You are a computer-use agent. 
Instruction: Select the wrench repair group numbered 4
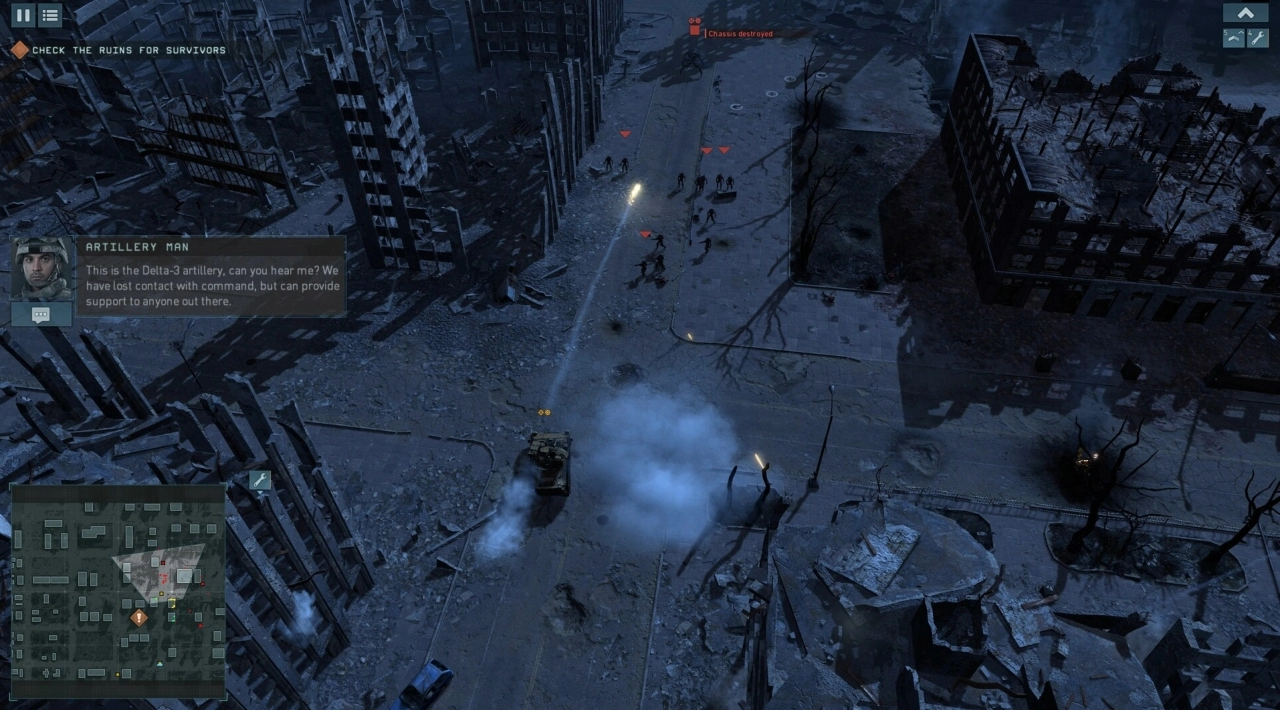[x=1258, y=38]
